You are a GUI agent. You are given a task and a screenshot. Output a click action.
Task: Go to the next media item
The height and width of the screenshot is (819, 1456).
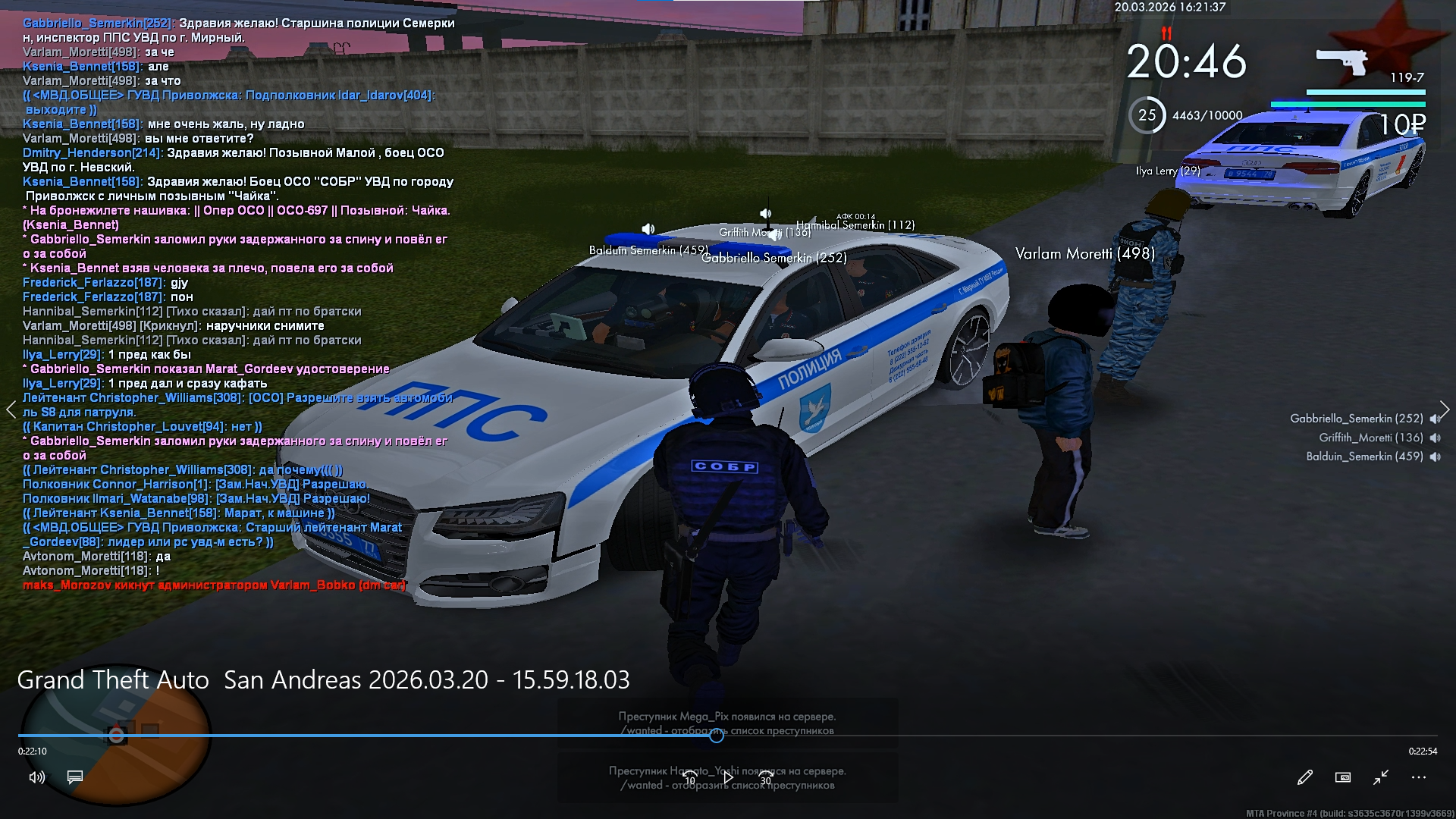pyautogui.click(x=1445, y=410)
